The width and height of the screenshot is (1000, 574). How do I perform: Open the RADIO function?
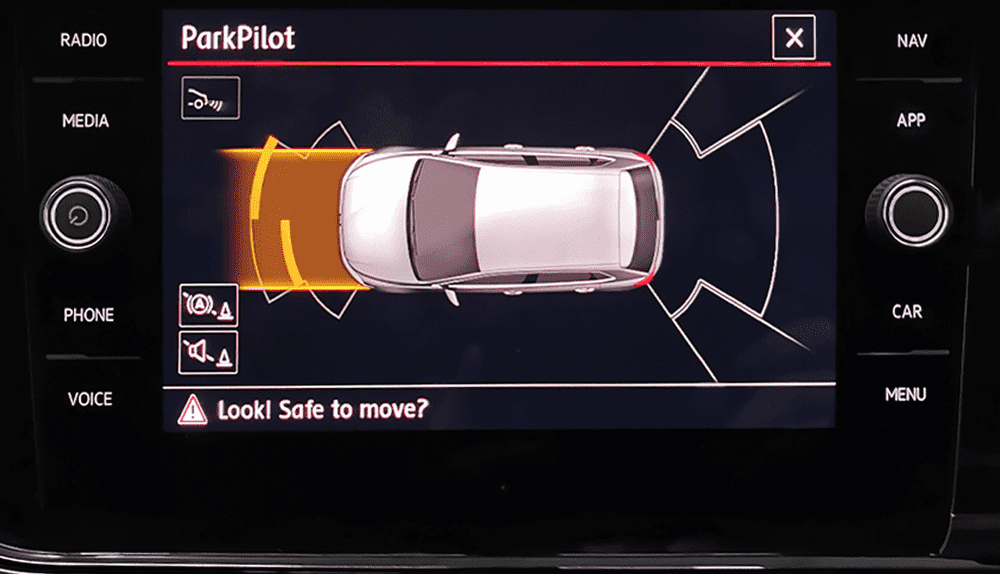point(84,41)
